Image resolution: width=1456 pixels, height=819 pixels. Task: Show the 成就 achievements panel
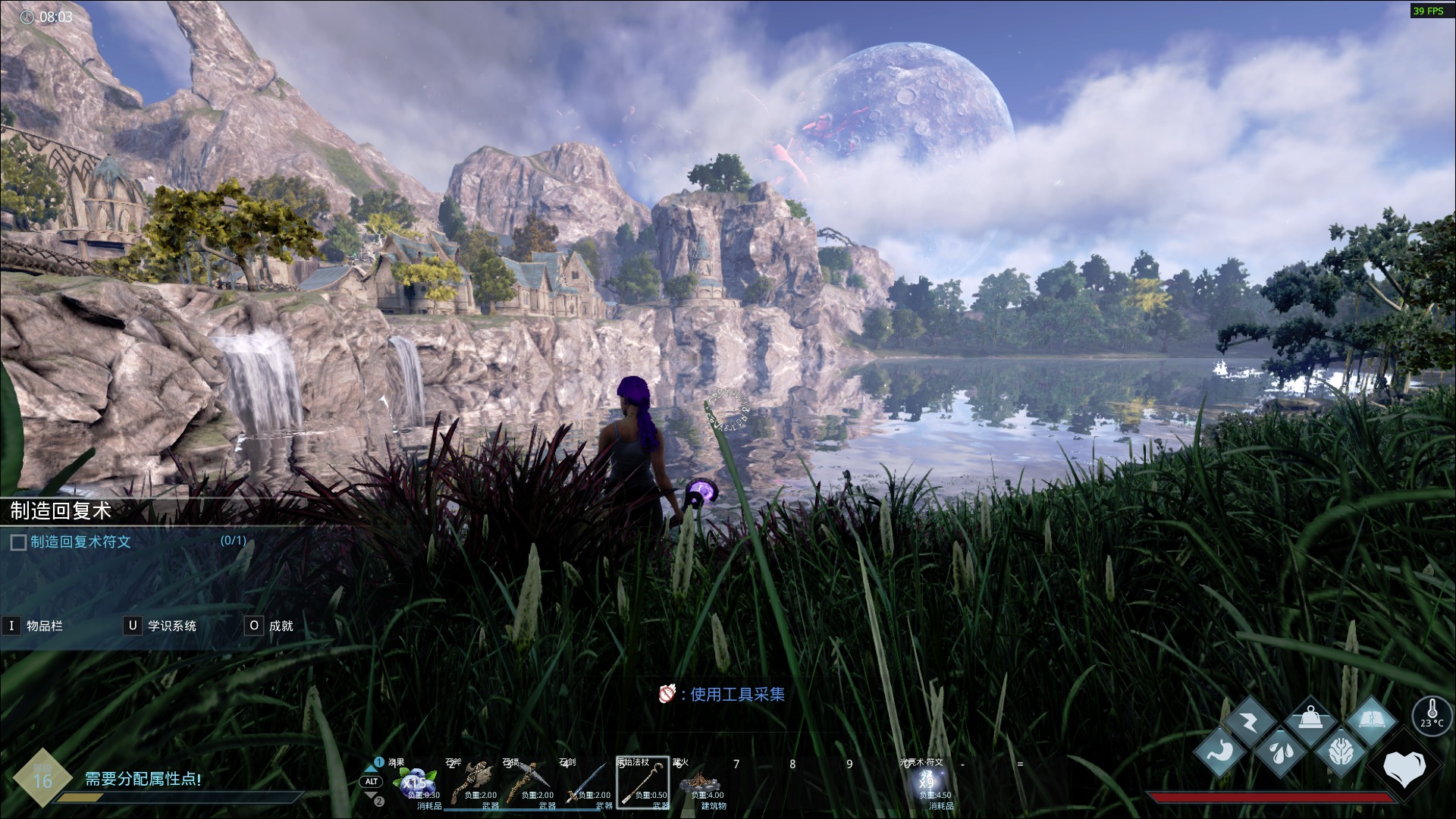pyautogui.click(x=270, y=626)
